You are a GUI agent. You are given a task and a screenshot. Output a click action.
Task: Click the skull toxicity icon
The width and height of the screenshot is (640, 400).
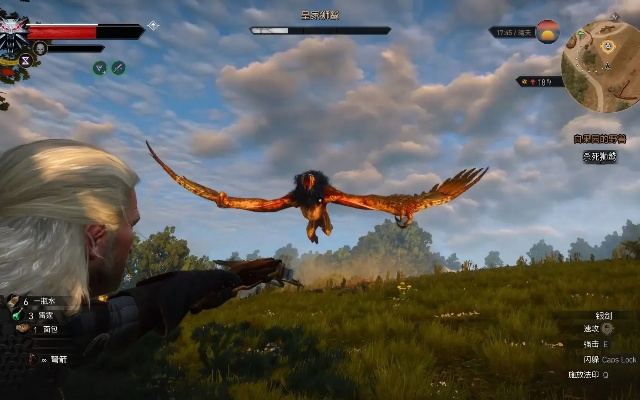pyautogui.click(x=40, y=48)
